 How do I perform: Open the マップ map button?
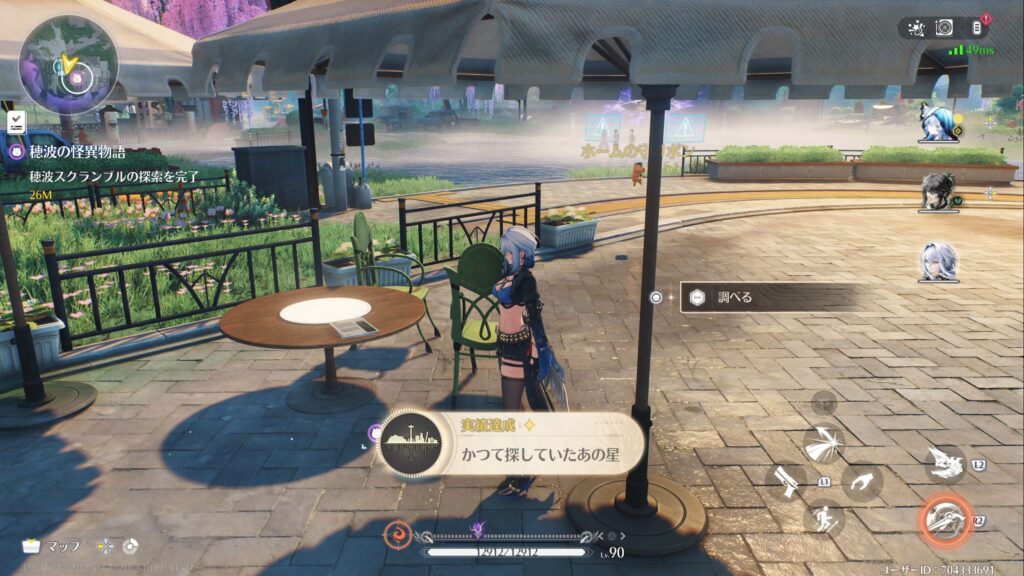click(x=52, y=546)
